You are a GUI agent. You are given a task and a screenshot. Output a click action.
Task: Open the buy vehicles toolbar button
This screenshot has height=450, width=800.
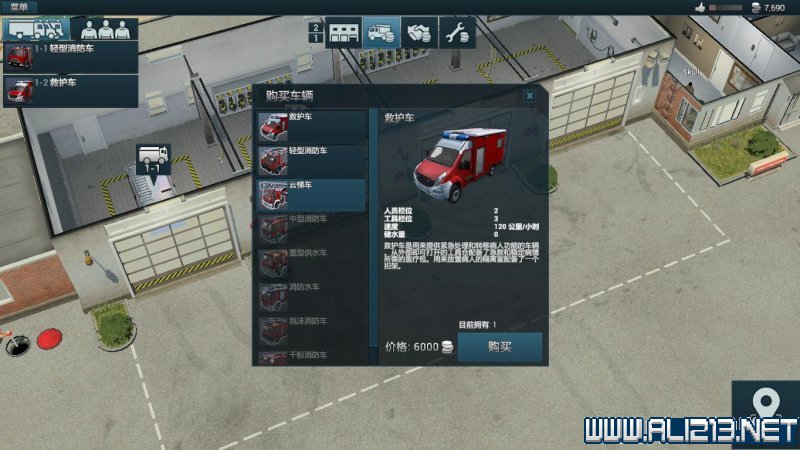click(x=381, y=33)
